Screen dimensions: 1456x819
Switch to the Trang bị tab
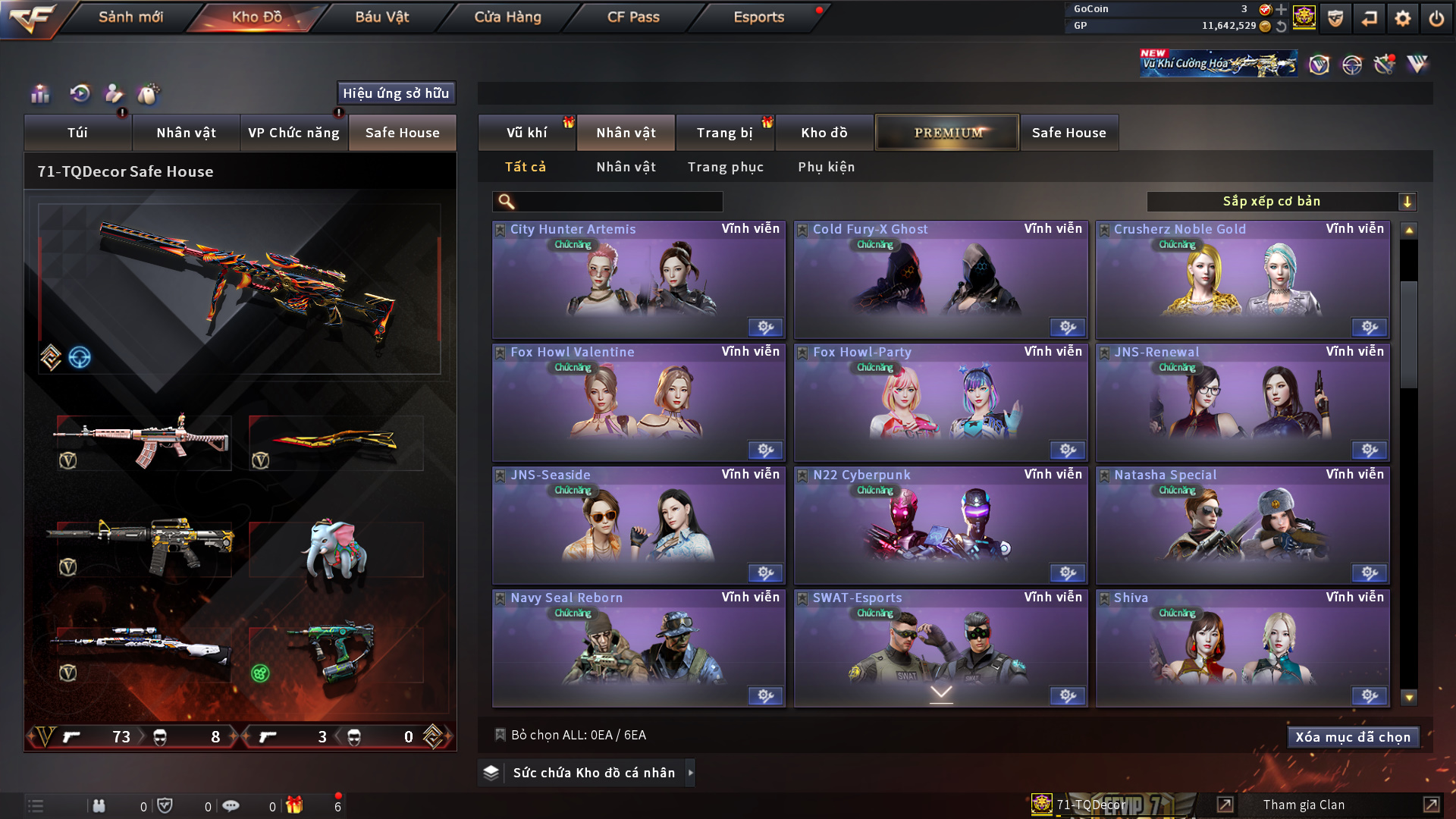724,133
